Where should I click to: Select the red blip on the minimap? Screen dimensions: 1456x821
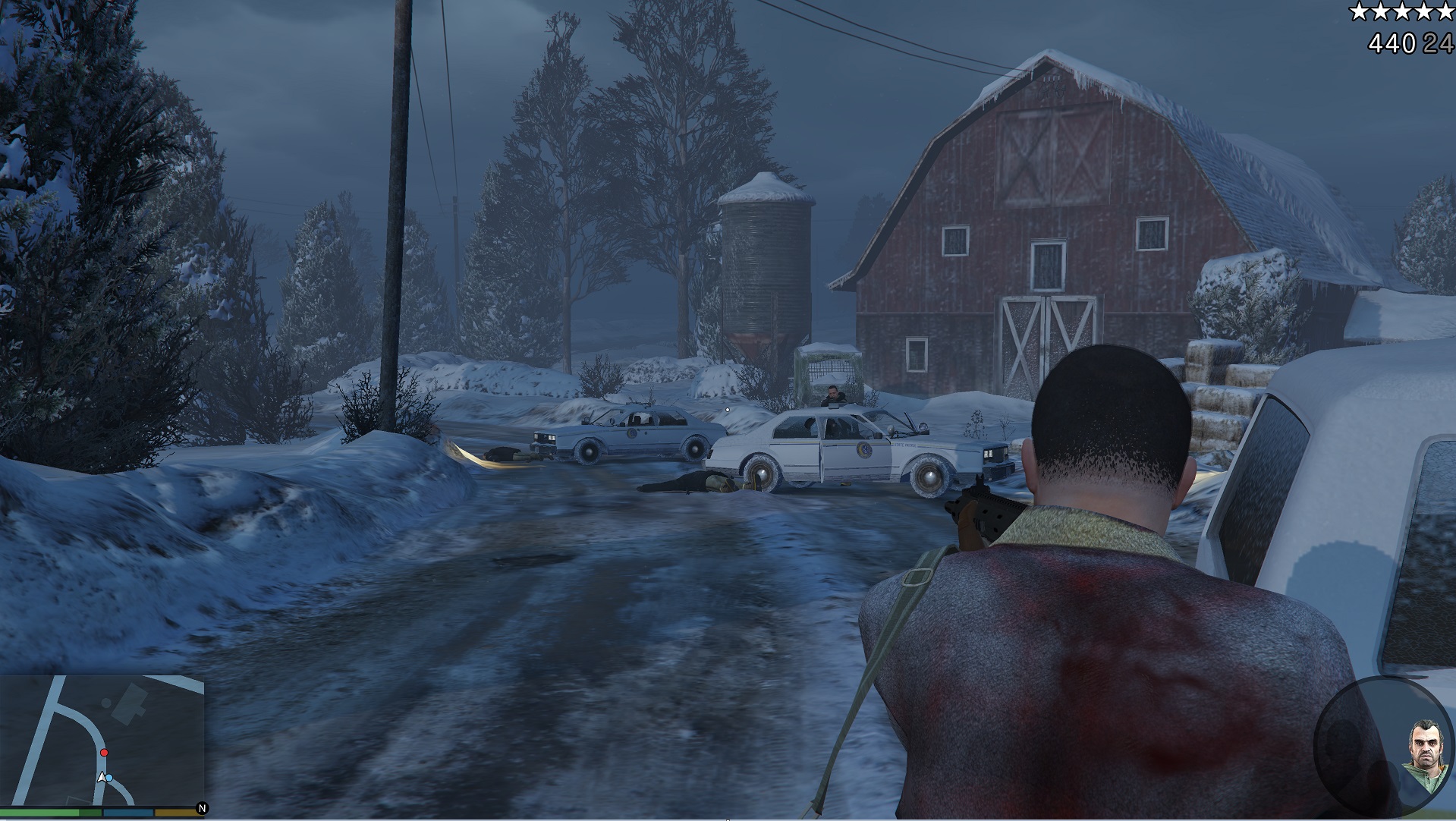click(x=105, y=753)
